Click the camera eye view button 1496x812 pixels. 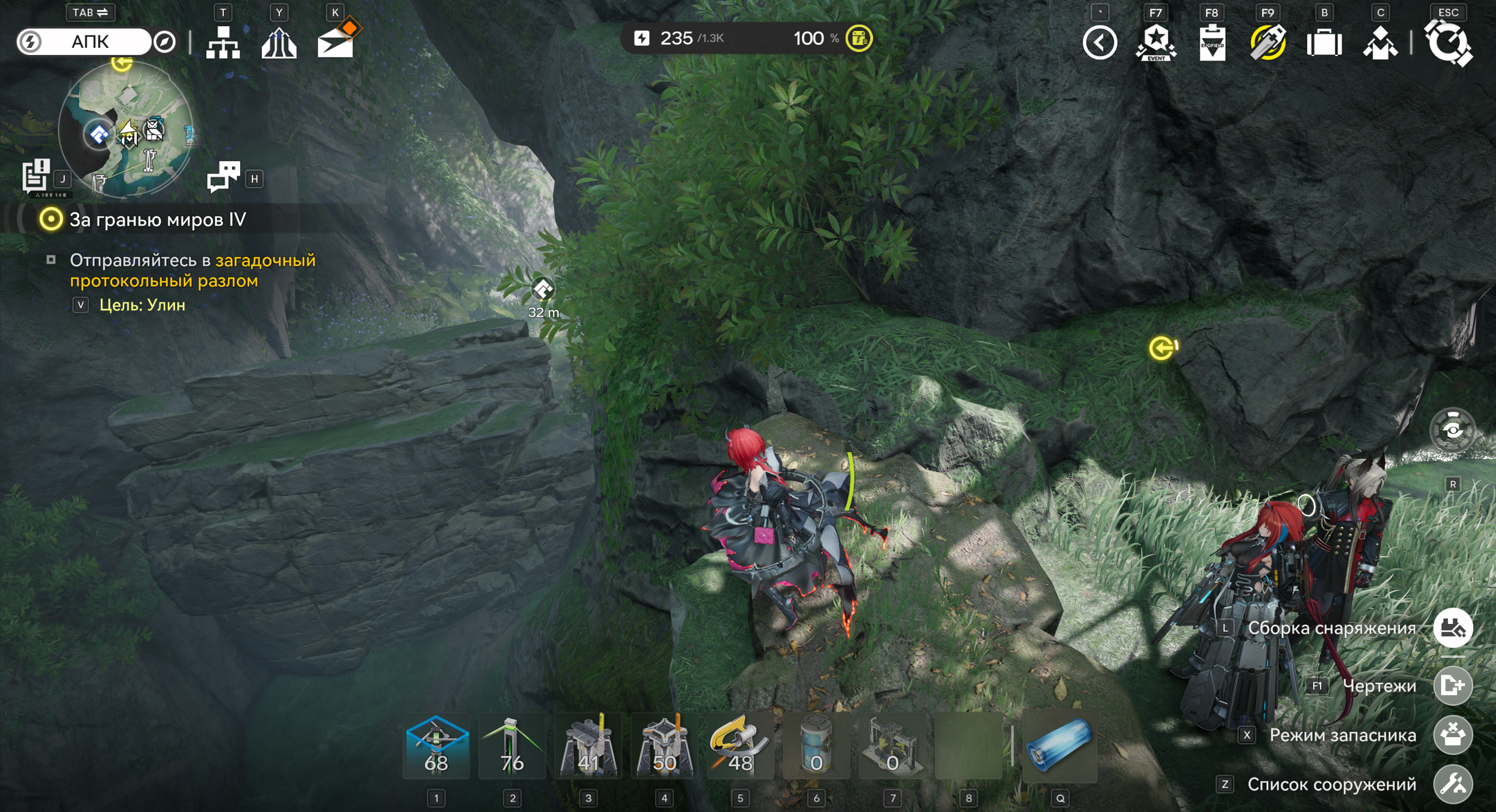coord(1452,431)
